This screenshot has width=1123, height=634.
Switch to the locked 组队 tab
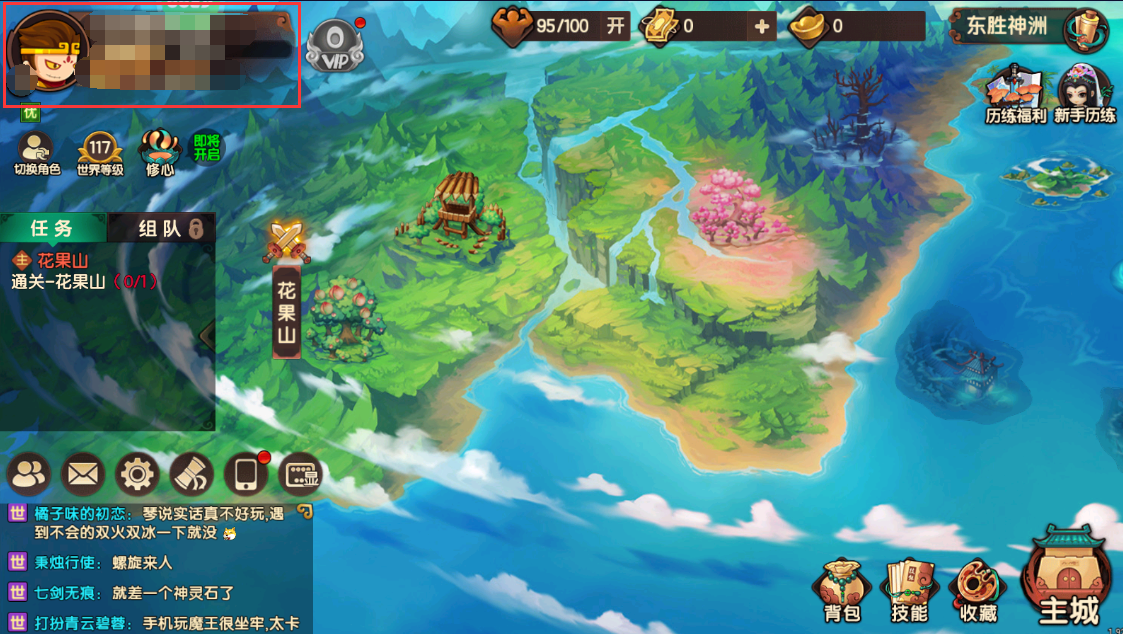pos(162,228)
